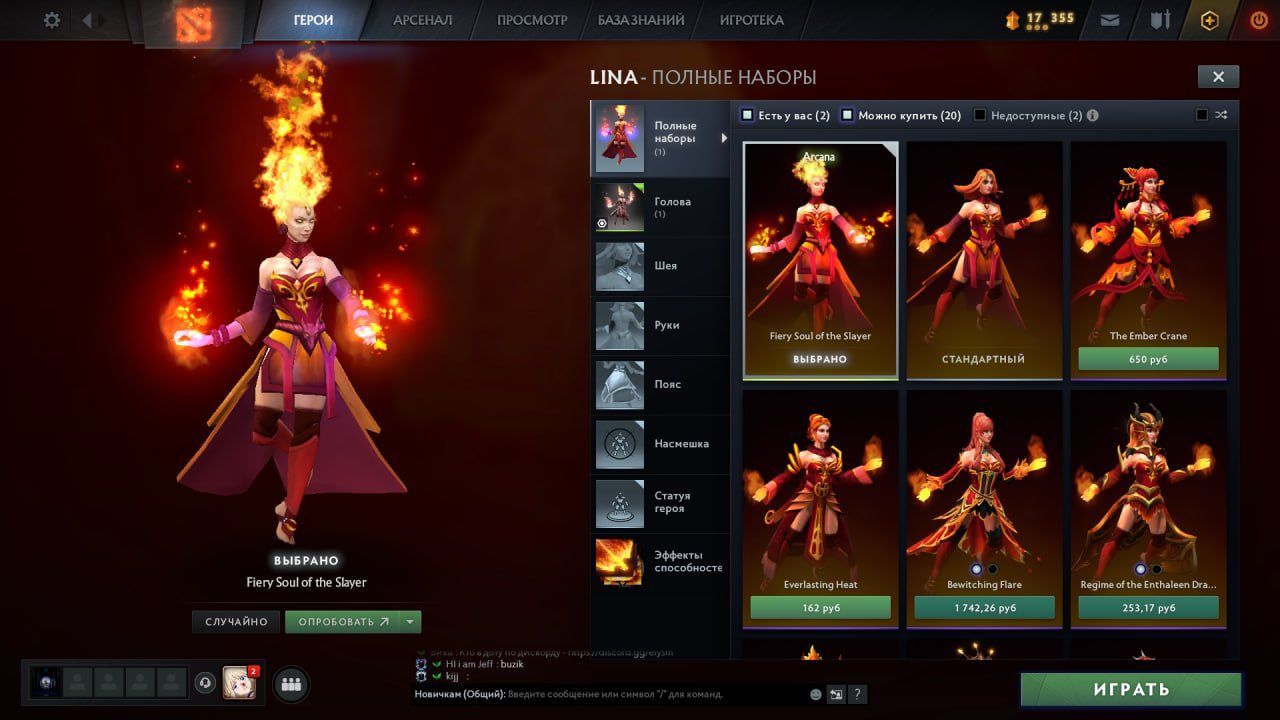Open the ПРОСМОТР tab
The width and height of the screenshot is (1280, 720).
(531, 20)
